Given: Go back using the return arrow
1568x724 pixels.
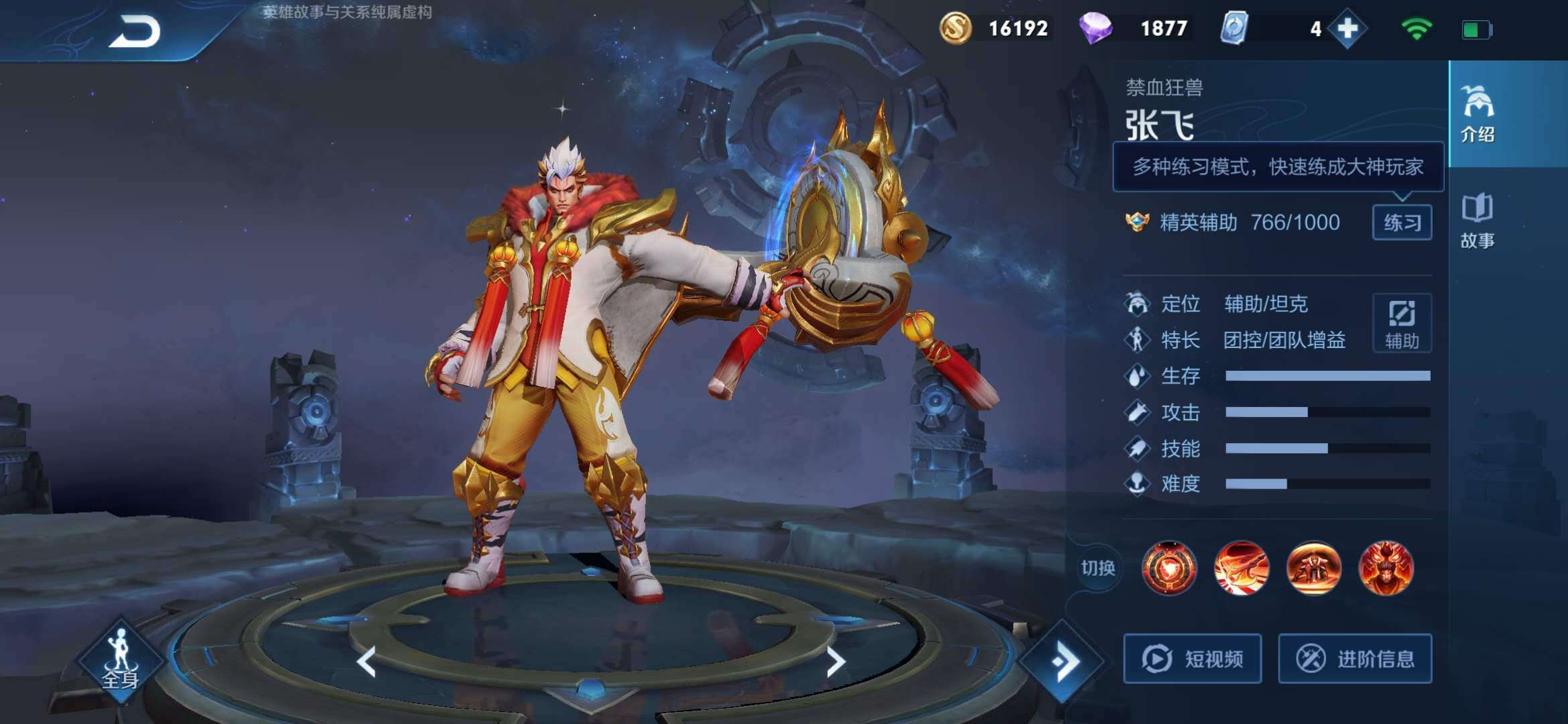Looking at the screenshot, I should pyautogui.click(x=135, y=31).
